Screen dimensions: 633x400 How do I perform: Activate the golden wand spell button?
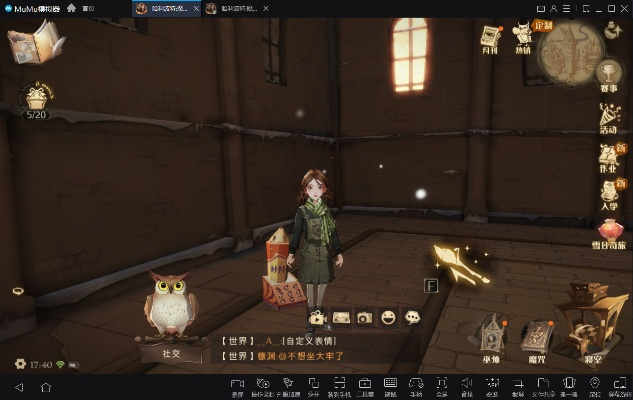coord(463,267)
